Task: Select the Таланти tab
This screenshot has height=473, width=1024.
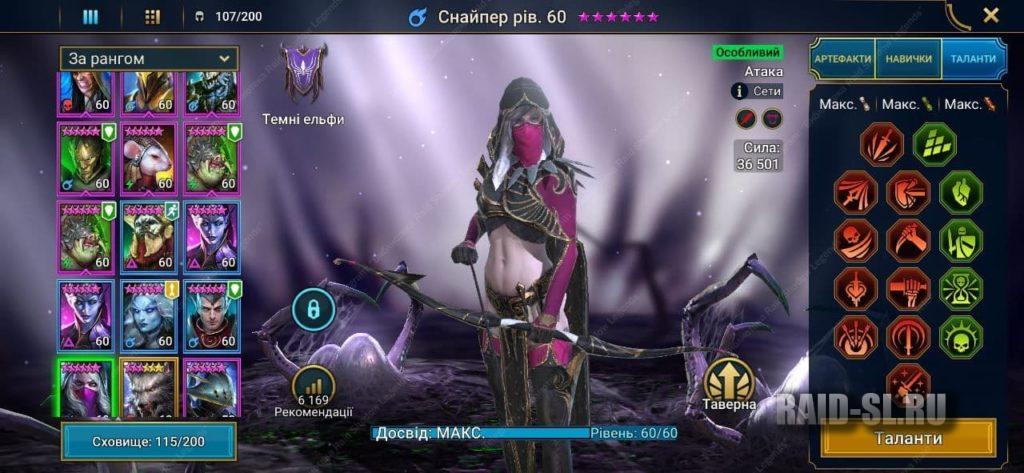Action: [971, 59]
